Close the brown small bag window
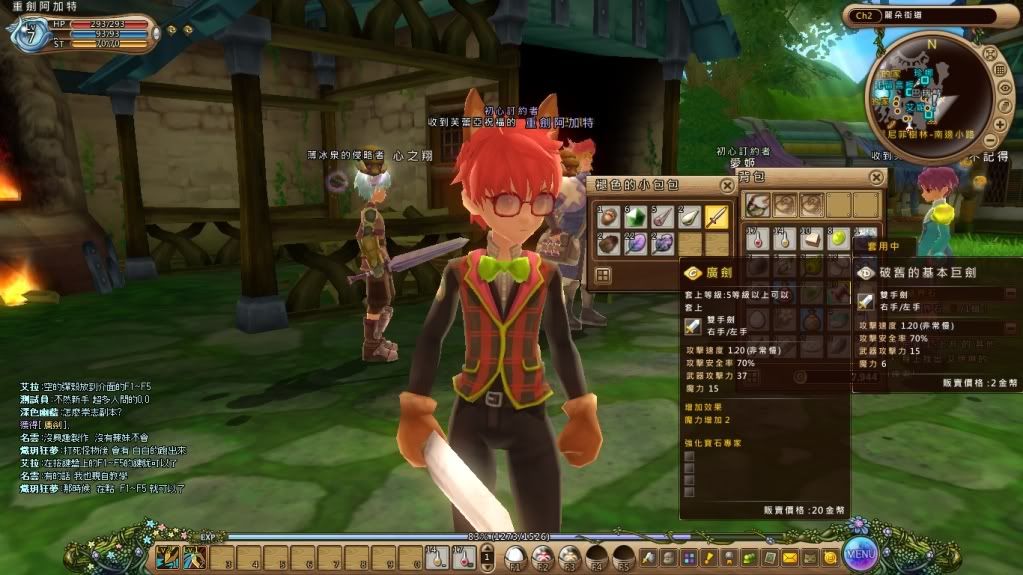This screenshot has height=575, width=1023. [x=727, y=184]
